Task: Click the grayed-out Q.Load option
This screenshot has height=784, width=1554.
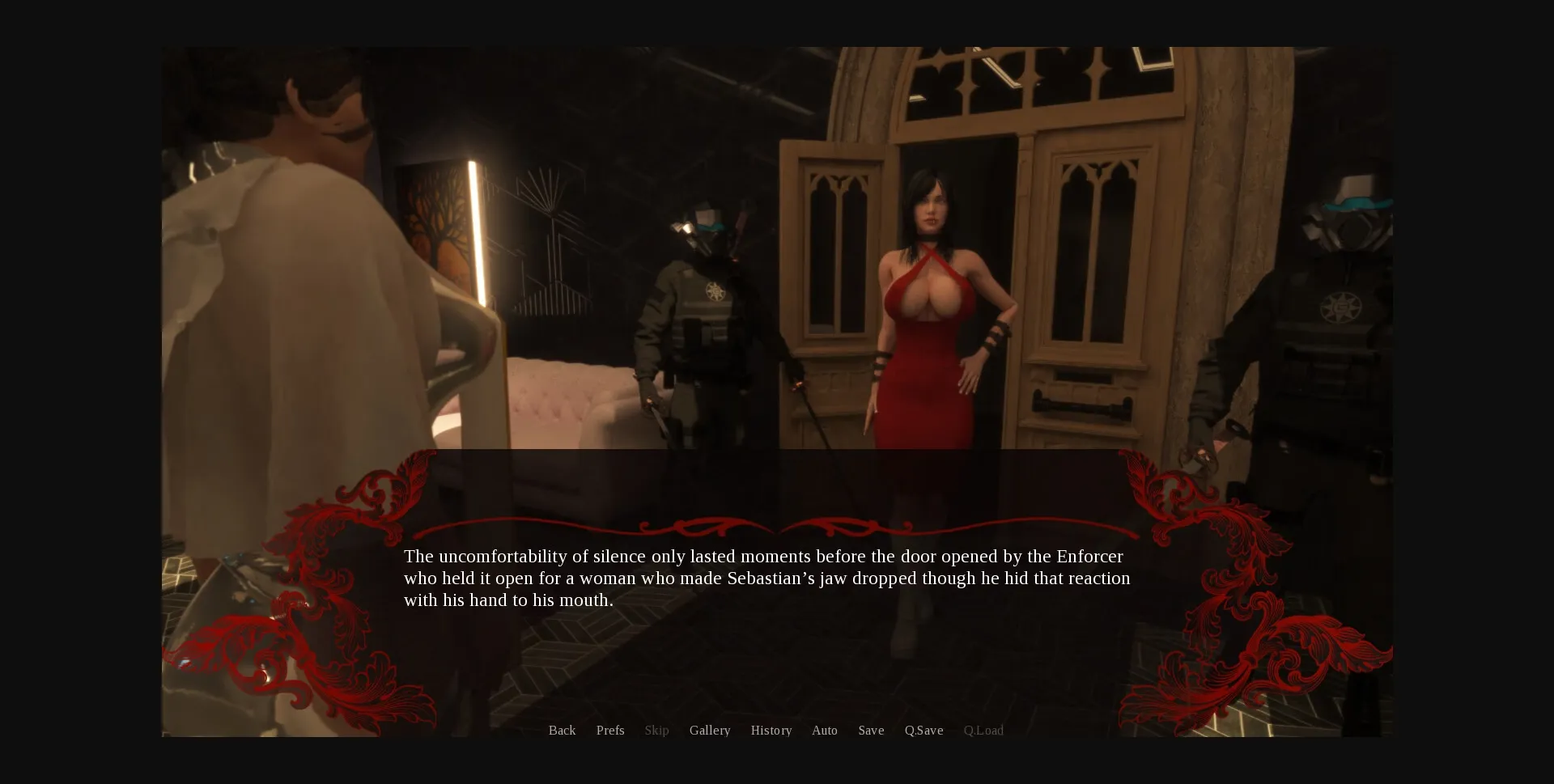Action: [983, 730]
